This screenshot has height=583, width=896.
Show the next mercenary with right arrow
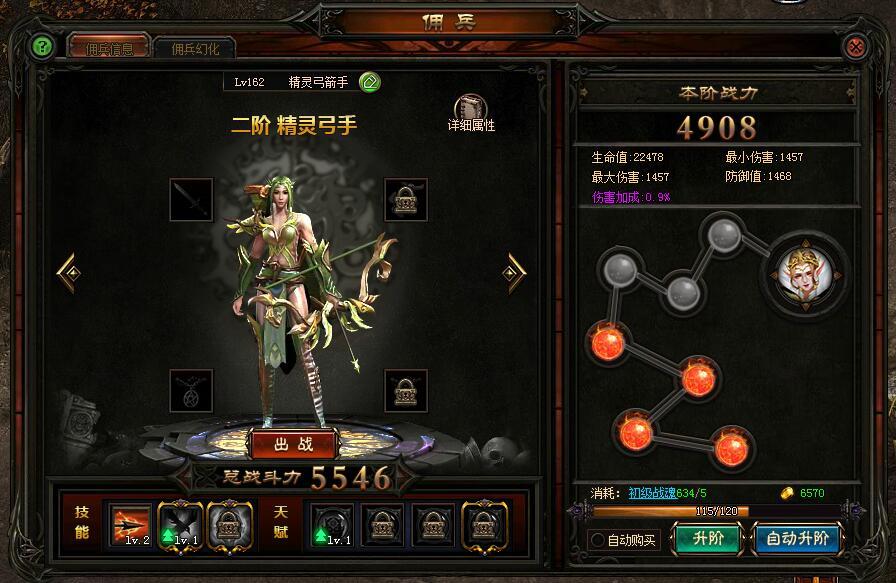(x=515, y=270)
